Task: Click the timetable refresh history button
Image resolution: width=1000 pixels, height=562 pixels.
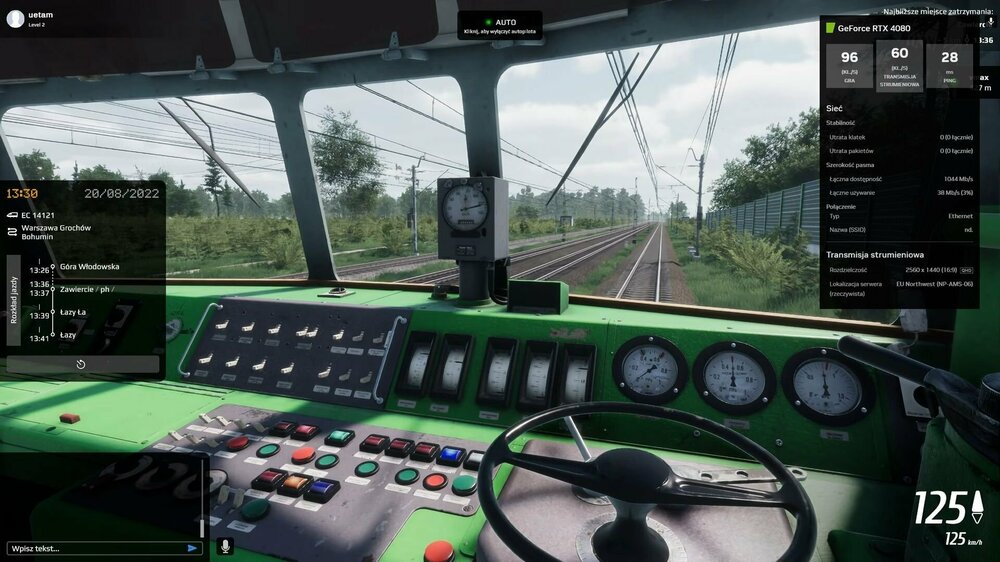Action: point(81,365)
